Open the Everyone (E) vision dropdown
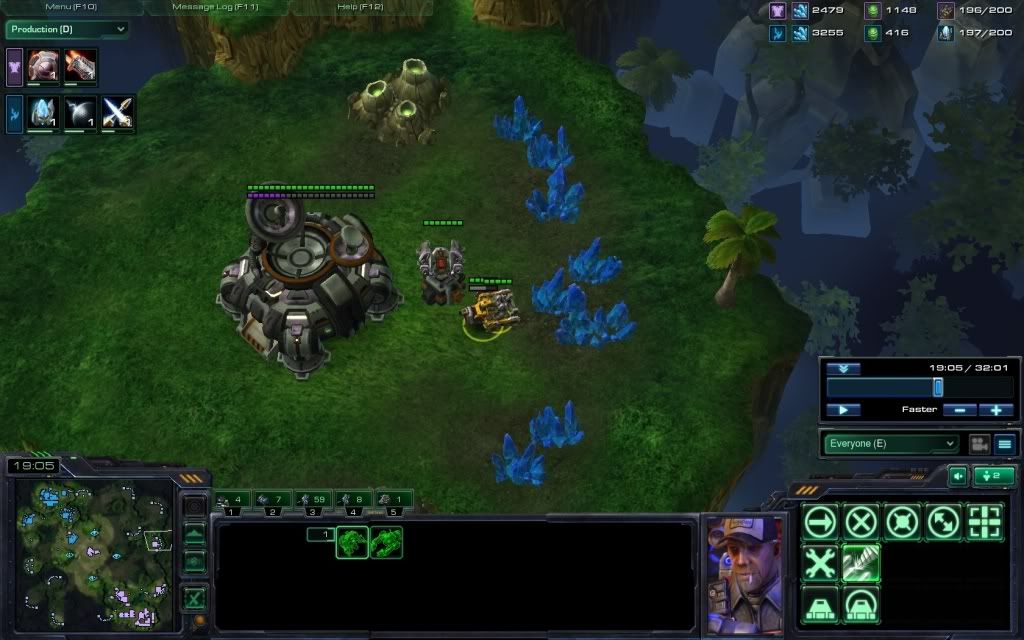This screenshot has width=1024, height=640. coord(890,444)
